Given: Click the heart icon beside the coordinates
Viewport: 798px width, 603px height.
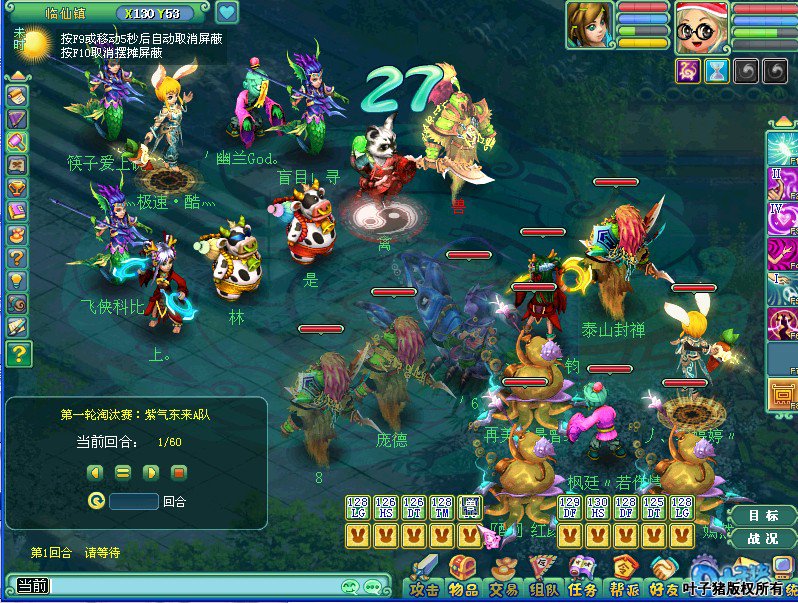Looking at the screenshot, I should coord(228,13).
